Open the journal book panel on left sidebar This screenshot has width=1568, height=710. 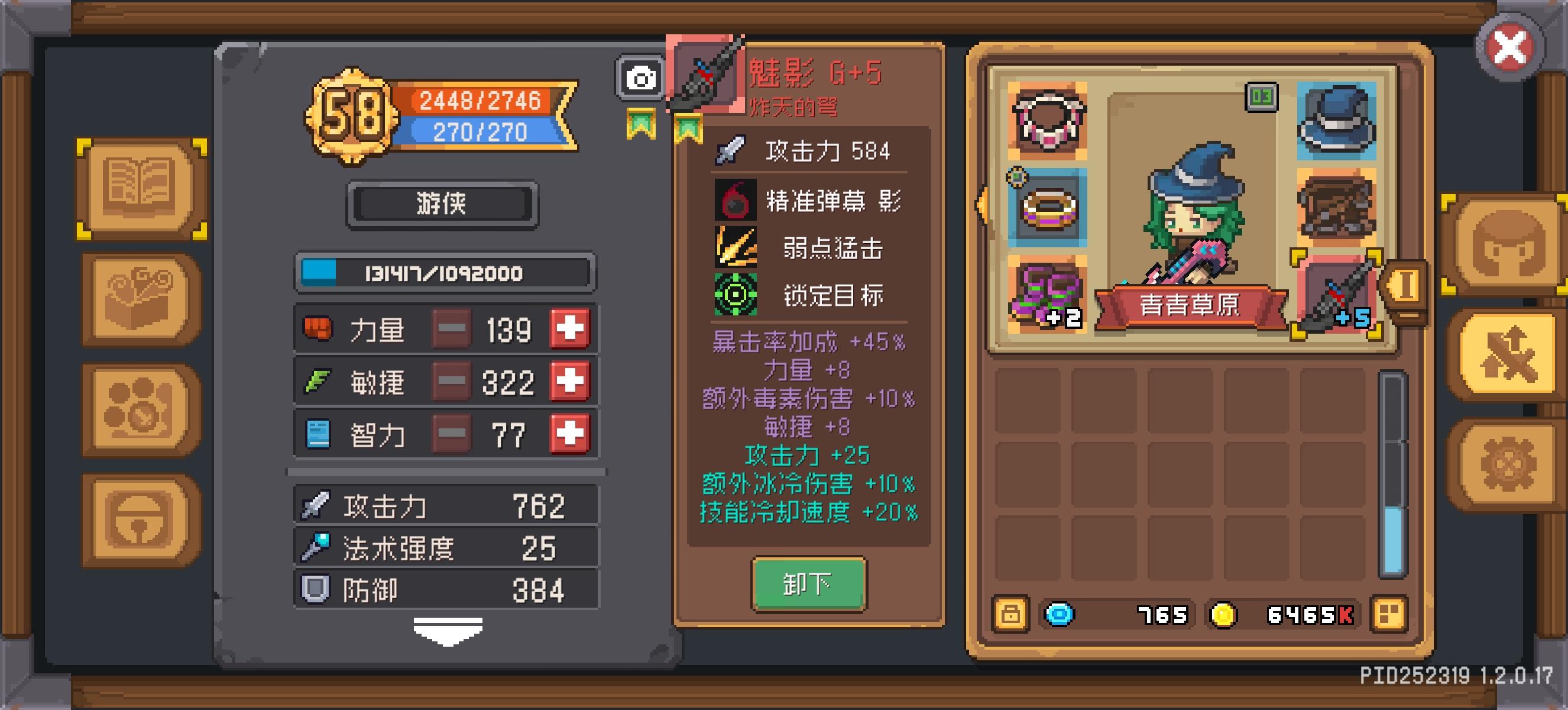[141, 189]
